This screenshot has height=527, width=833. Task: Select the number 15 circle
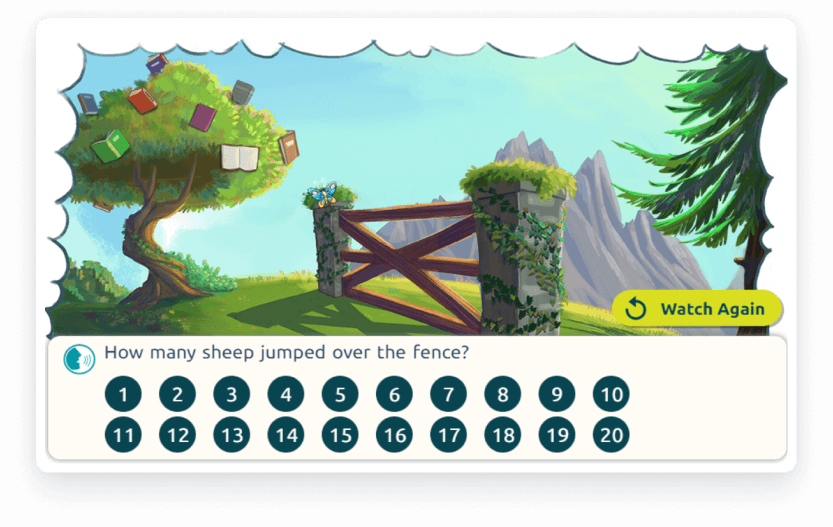[x=340, y=435]
